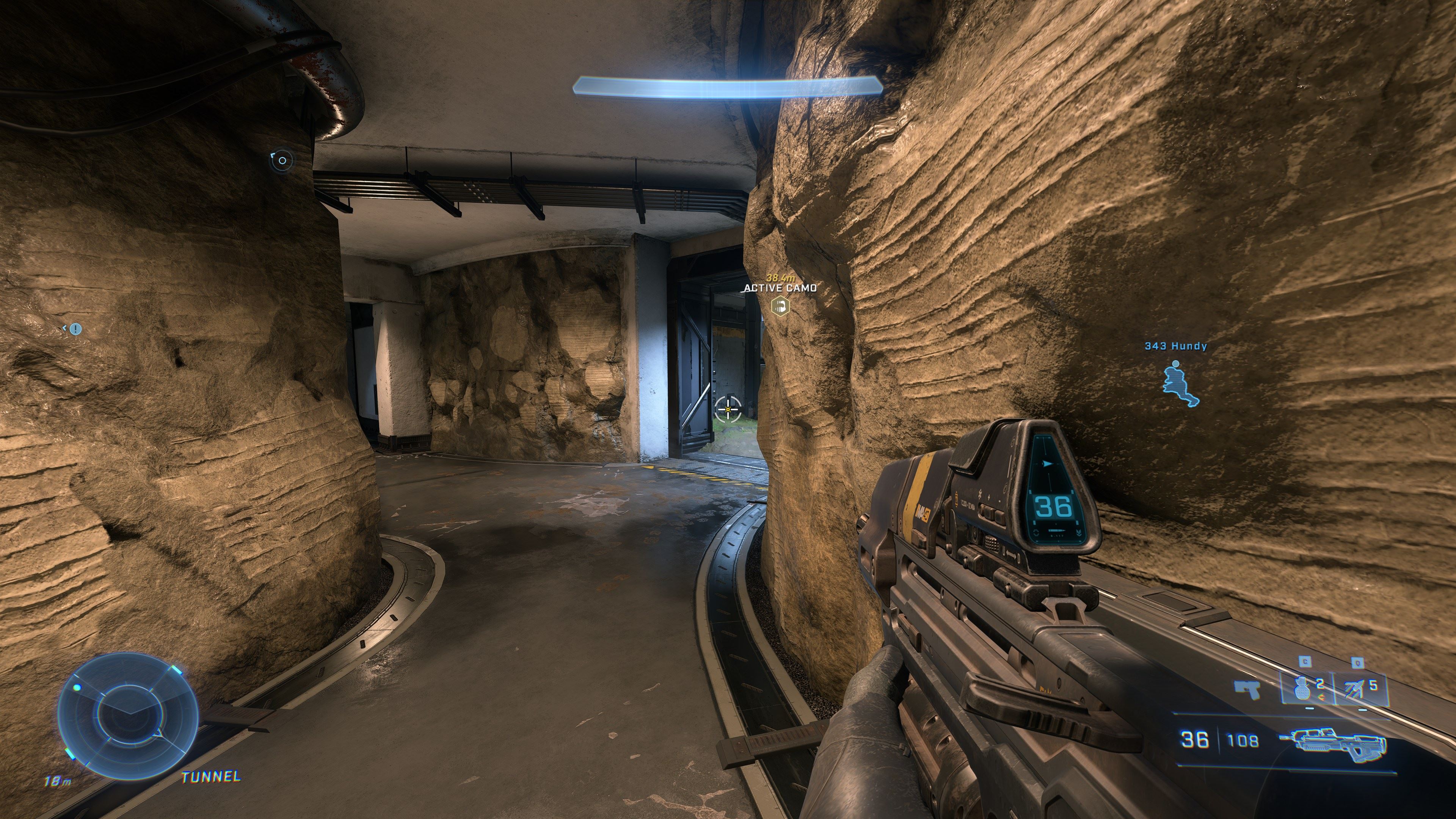Select the assault rifle weapon icon
The height and width of the screenshot is (819, 1456).
[1333, 741]
